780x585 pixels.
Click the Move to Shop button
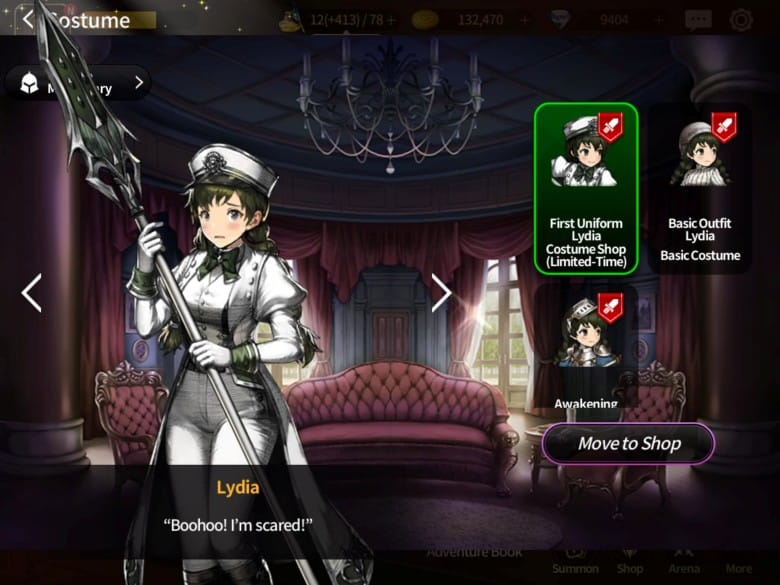click(628, 444)
